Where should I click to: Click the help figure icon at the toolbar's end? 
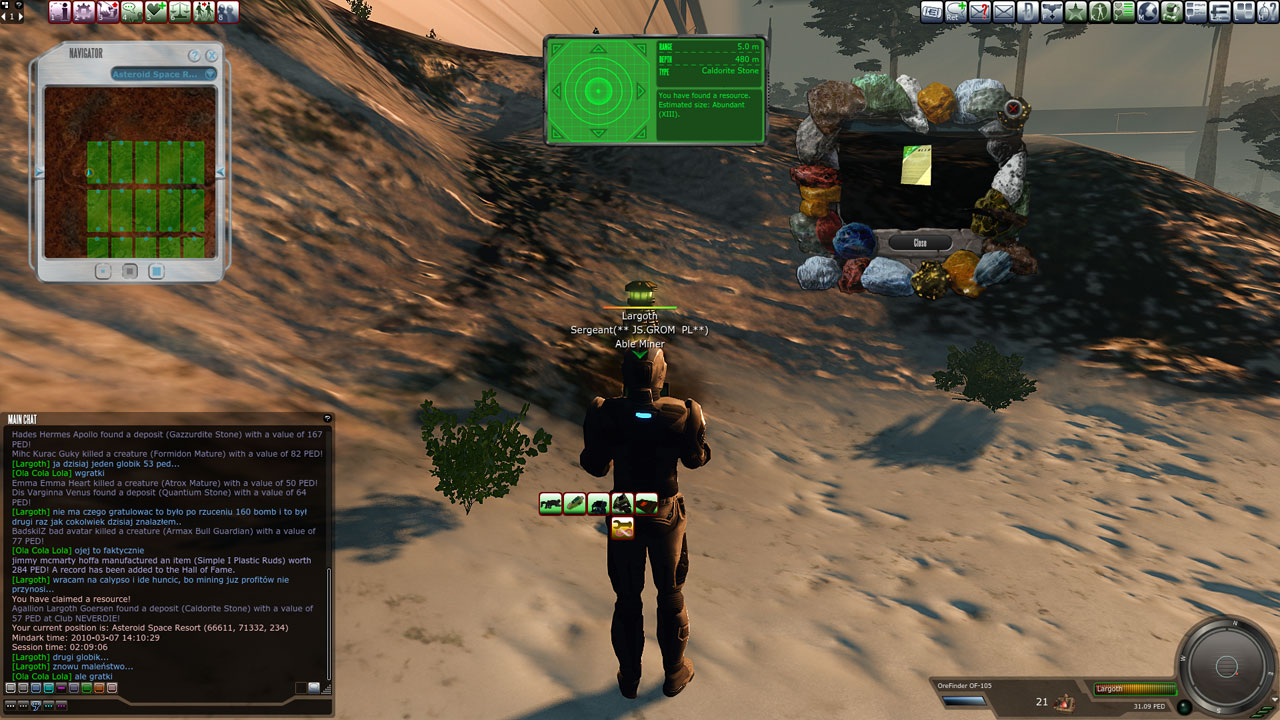pyautogui.click(x=1267, y=12)
